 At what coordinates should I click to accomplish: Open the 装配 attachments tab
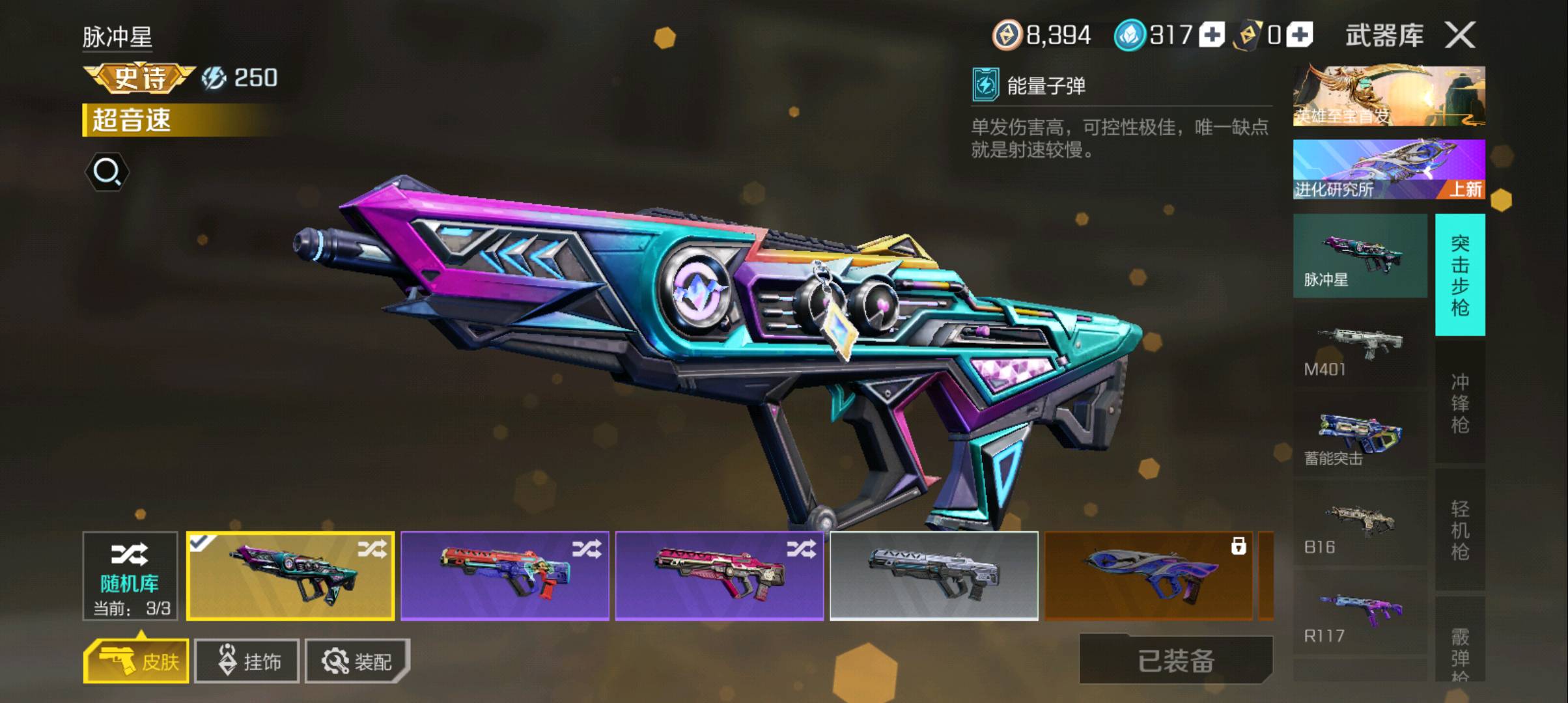coord(357,661)
